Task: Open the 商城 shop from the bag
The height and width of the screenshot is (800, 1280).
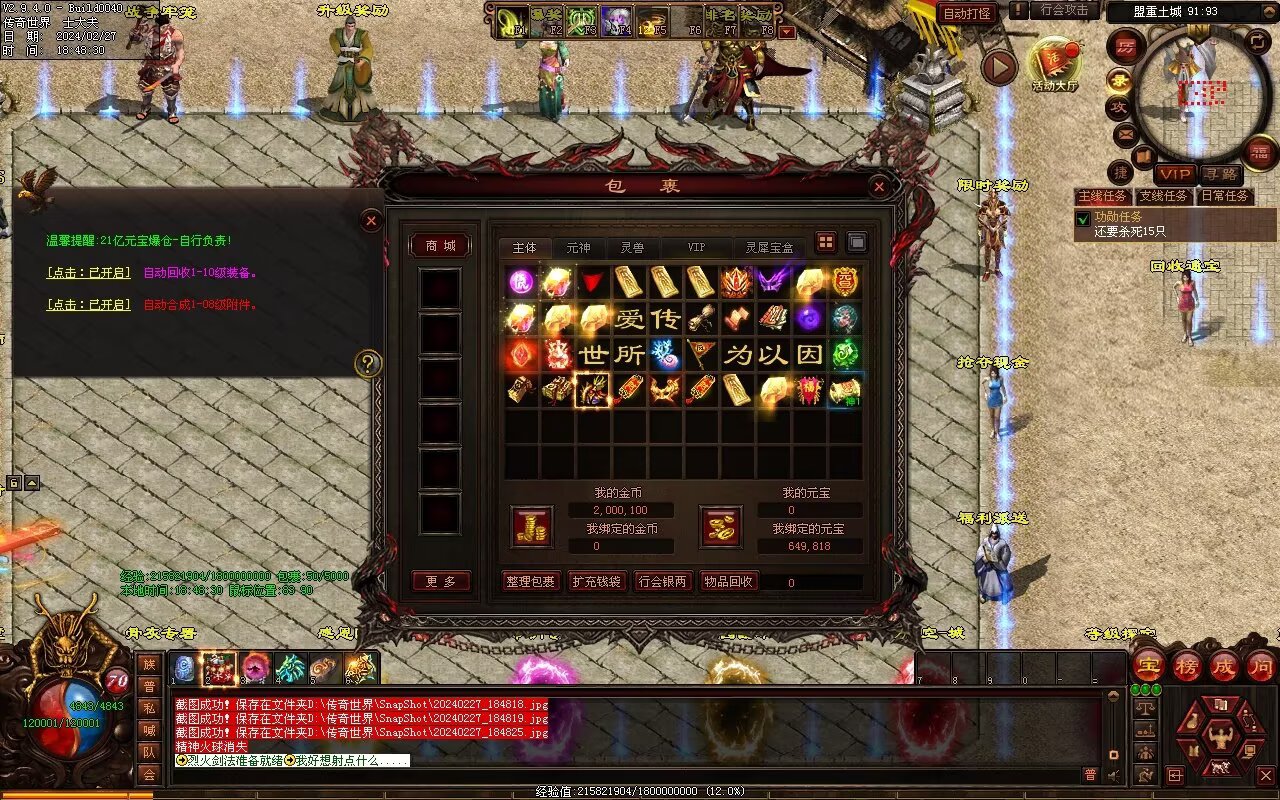Action: pos(440,246)
